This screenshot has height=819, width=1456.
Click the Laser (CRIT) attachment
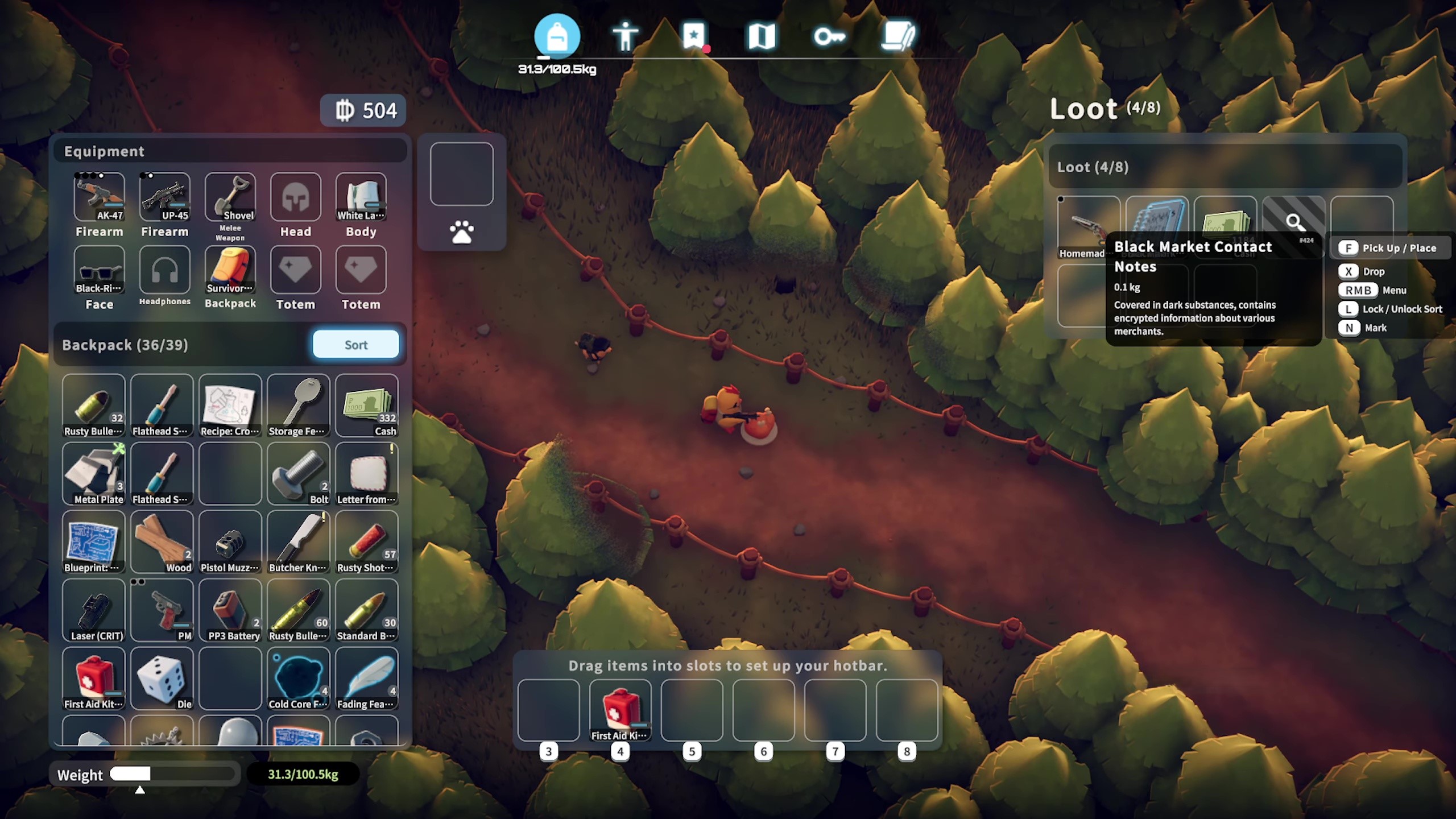(94, 610)
